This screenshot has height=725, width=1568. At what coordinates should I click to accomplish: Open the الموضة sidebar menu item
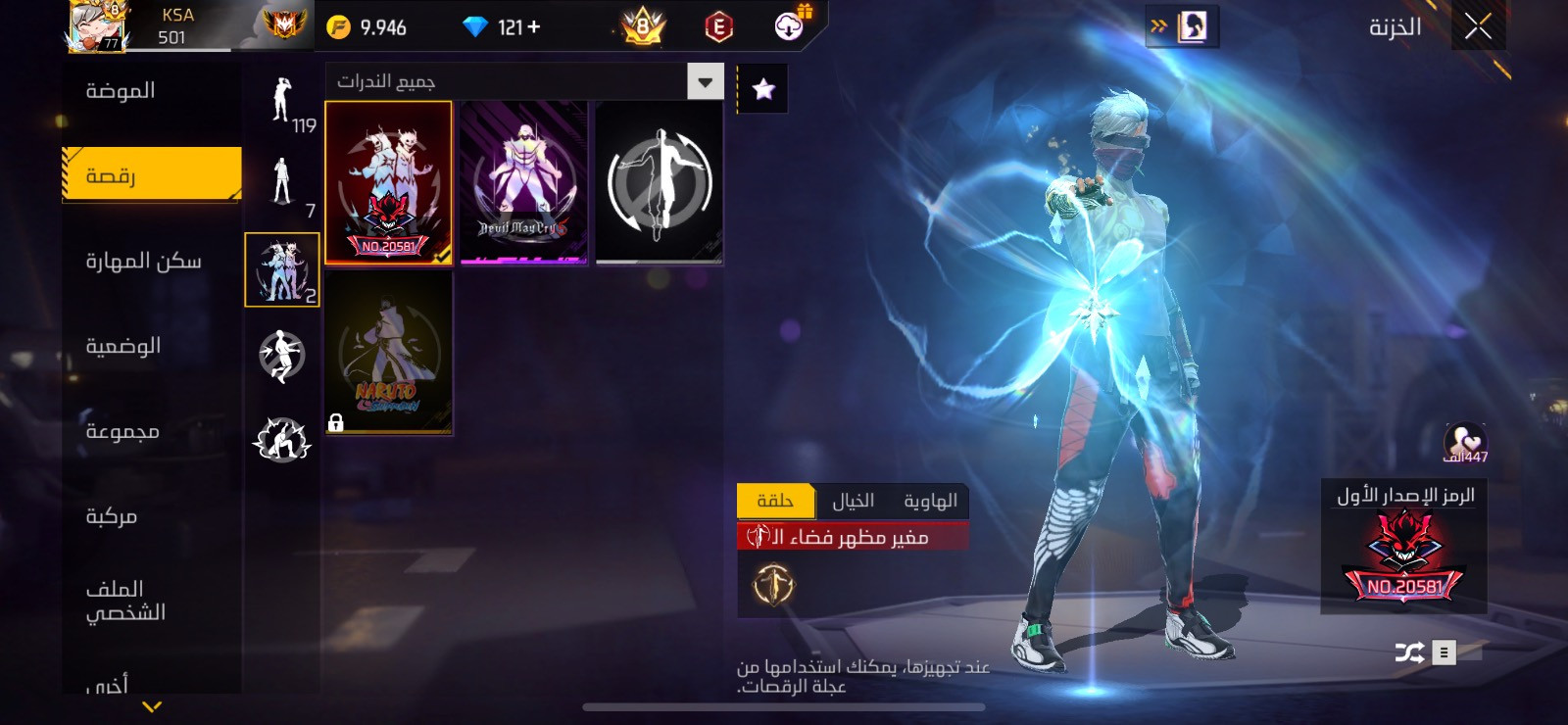(x=118, y=89)
